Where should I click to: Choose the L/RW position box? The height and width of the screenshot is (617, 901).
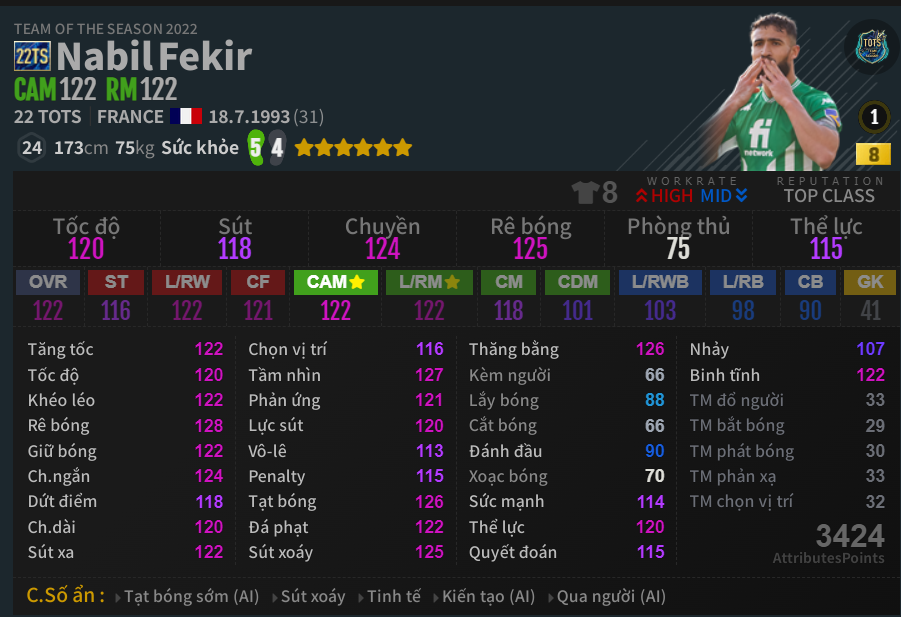pyautogui.click(x=187, y=282)
